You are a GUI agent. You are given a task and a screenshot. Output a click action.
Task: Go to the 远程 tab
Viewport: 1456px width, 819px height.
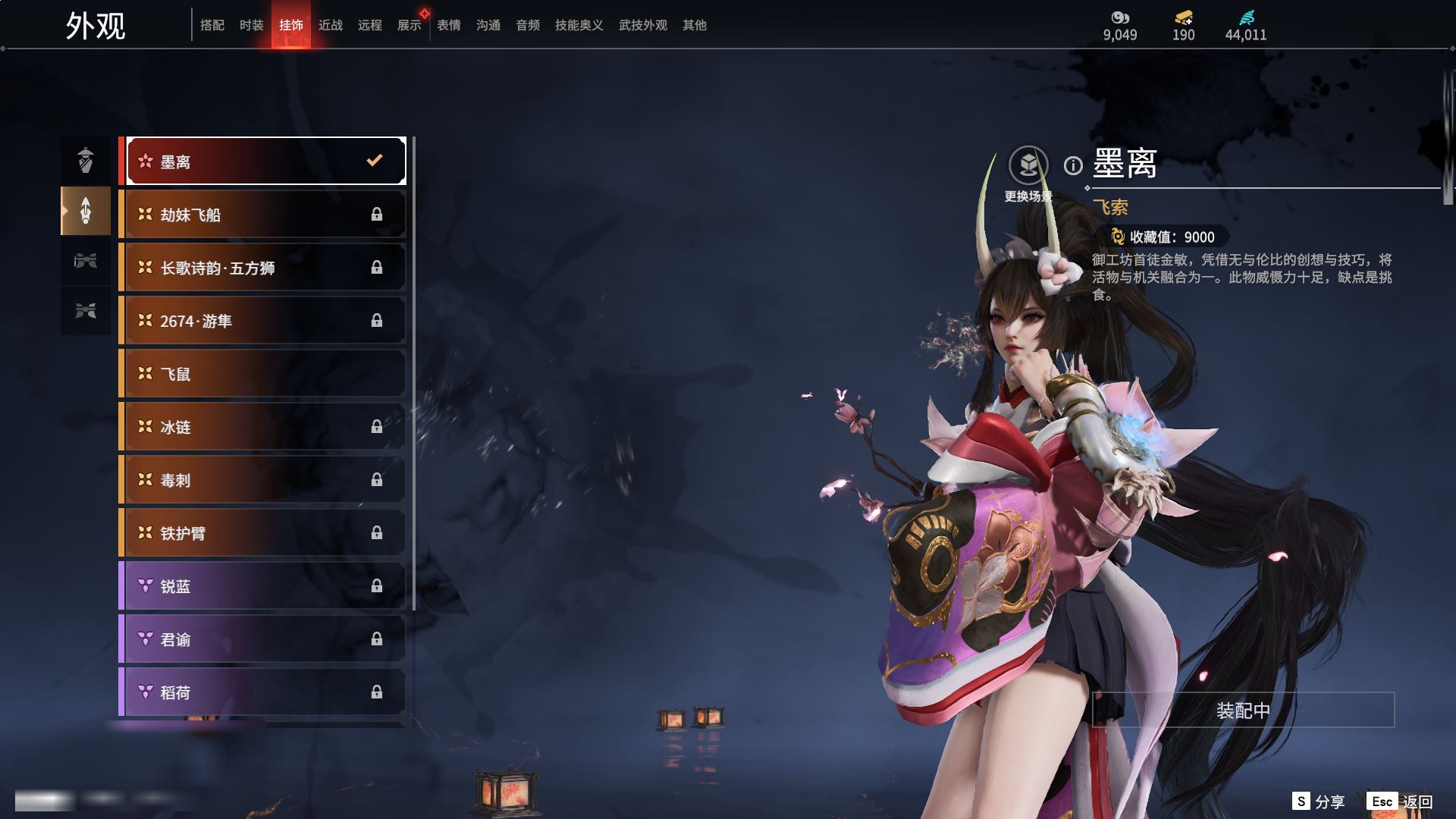click(x=370, y=25)
